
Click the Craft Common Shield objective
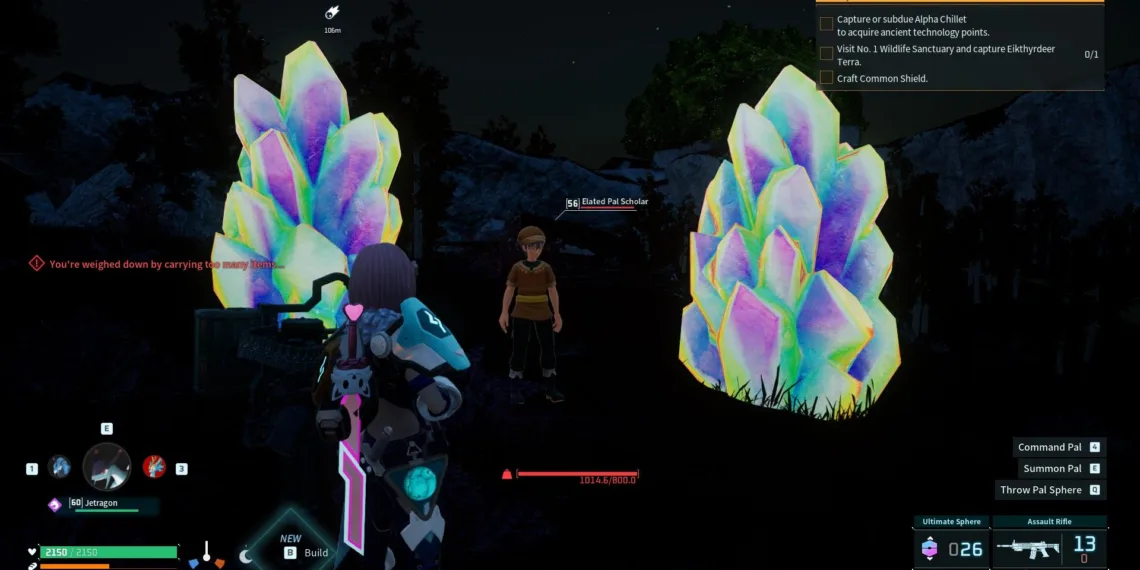click(x=881, y=78)
